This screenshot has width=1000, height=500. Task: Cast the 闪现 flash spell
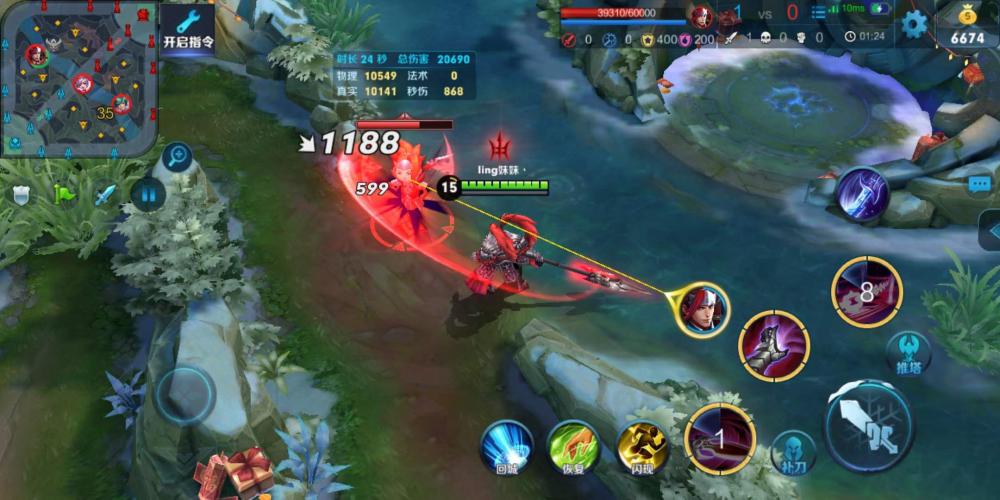tap(641, 445)
